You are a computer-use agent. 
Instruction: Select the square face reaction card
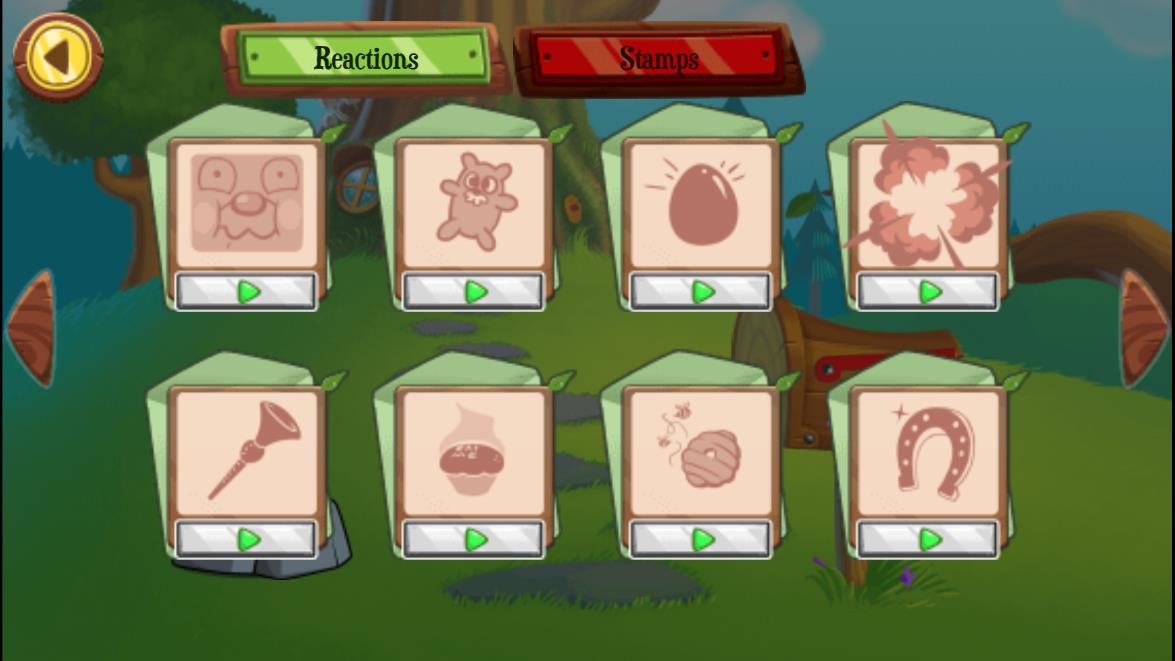(x=246, y=204)
